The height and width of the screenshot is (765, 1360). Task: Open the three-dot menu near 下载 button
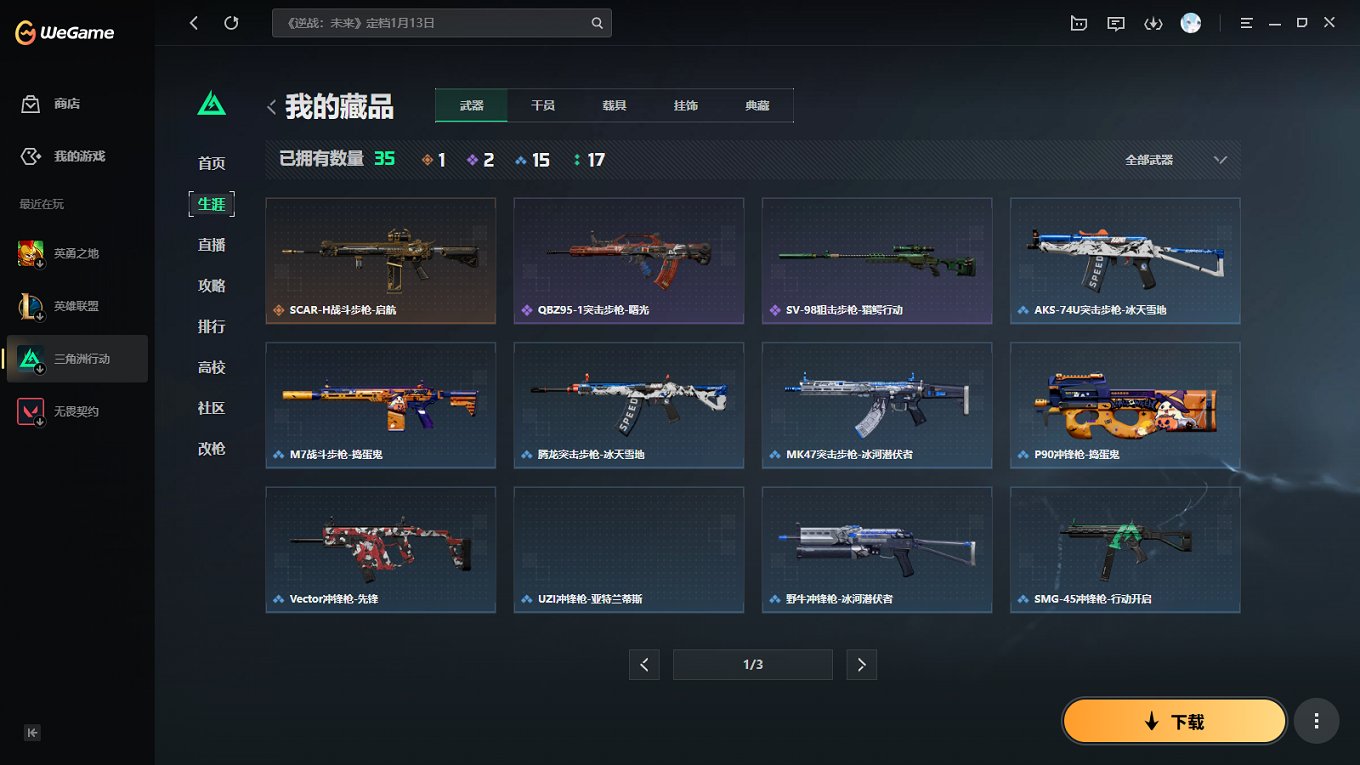click(1316, 720)
